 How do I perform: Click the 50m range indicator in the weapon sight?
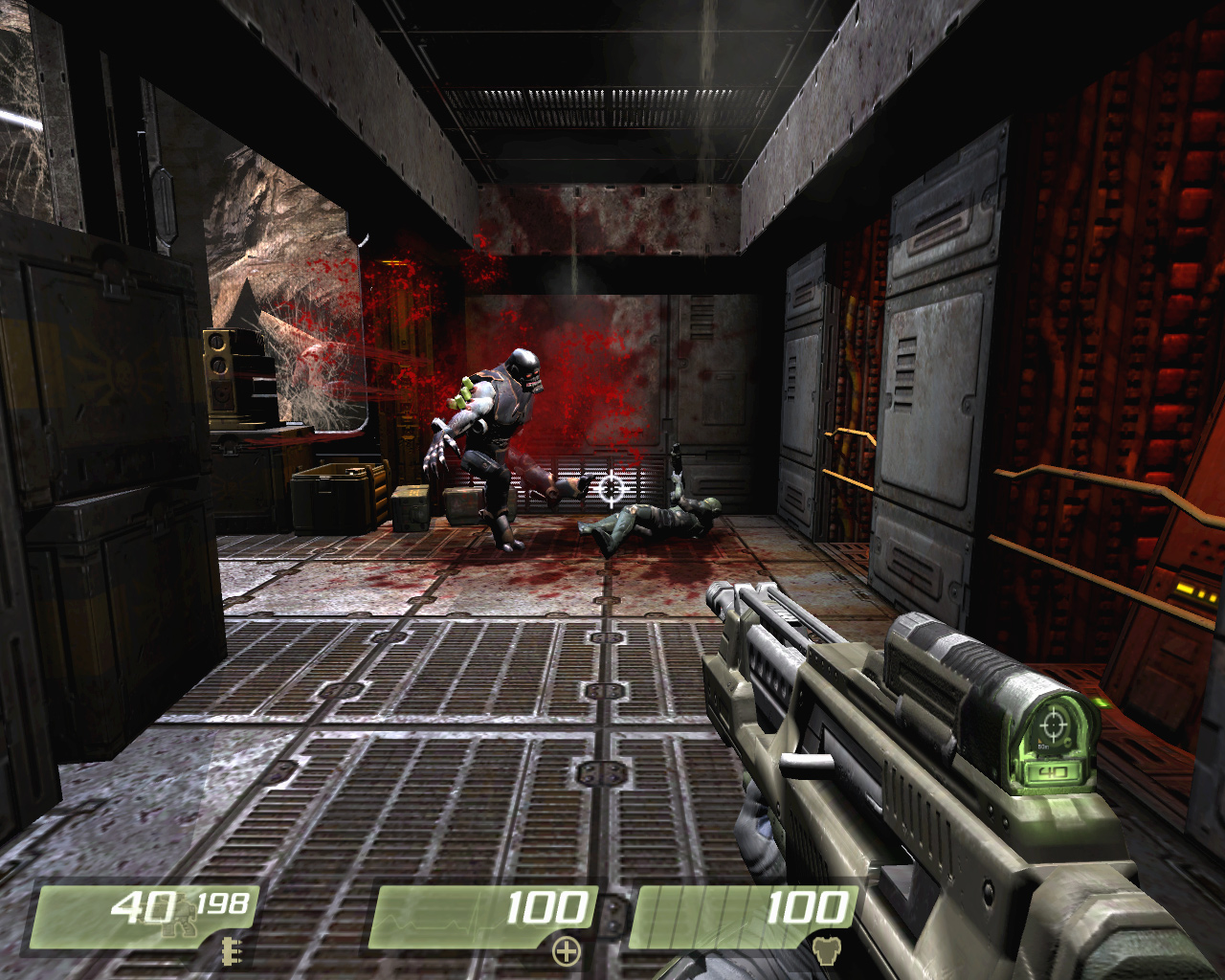[1042, 746]
